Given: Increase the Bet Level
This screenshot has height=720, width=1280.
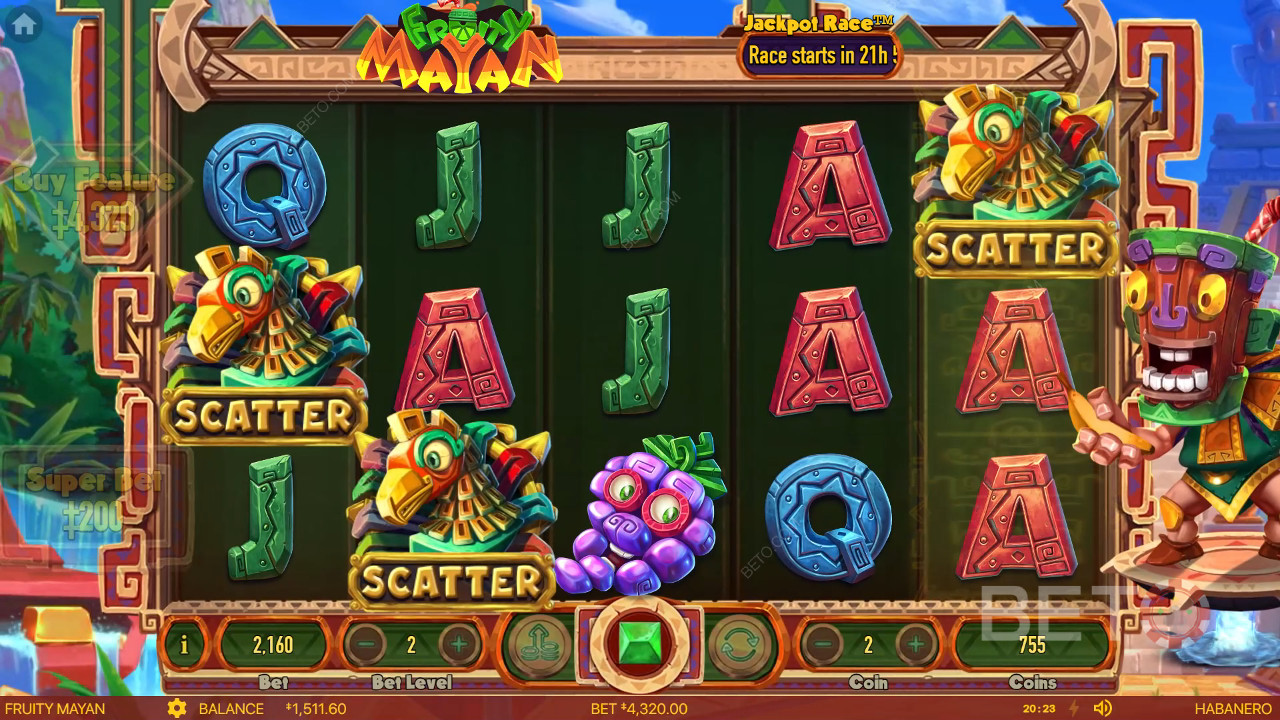Looking at the screenshot, I should click(459, 645).
